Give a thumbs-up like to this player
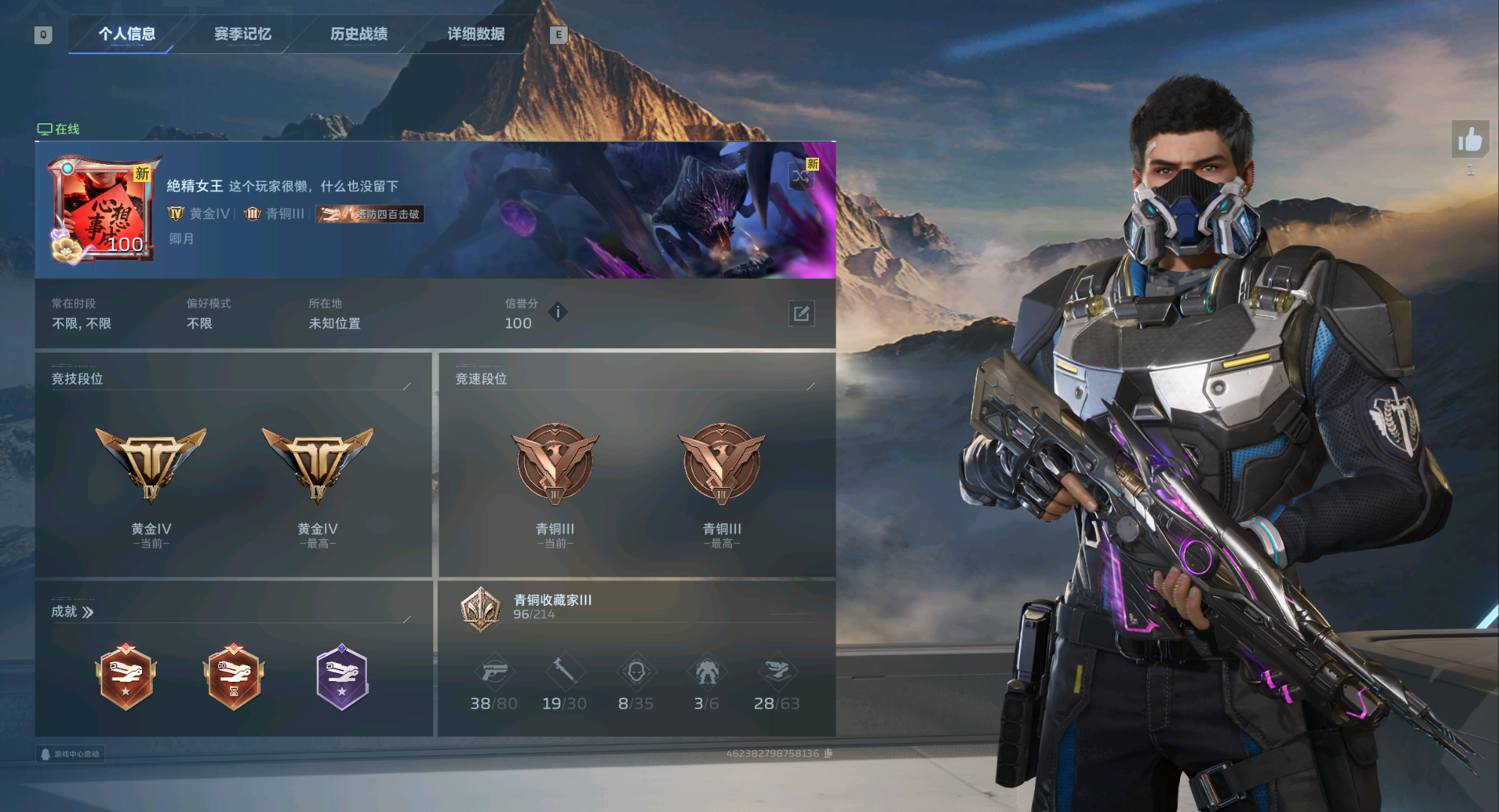This screenshot has height=812, width=1499. pos(1470,140)
